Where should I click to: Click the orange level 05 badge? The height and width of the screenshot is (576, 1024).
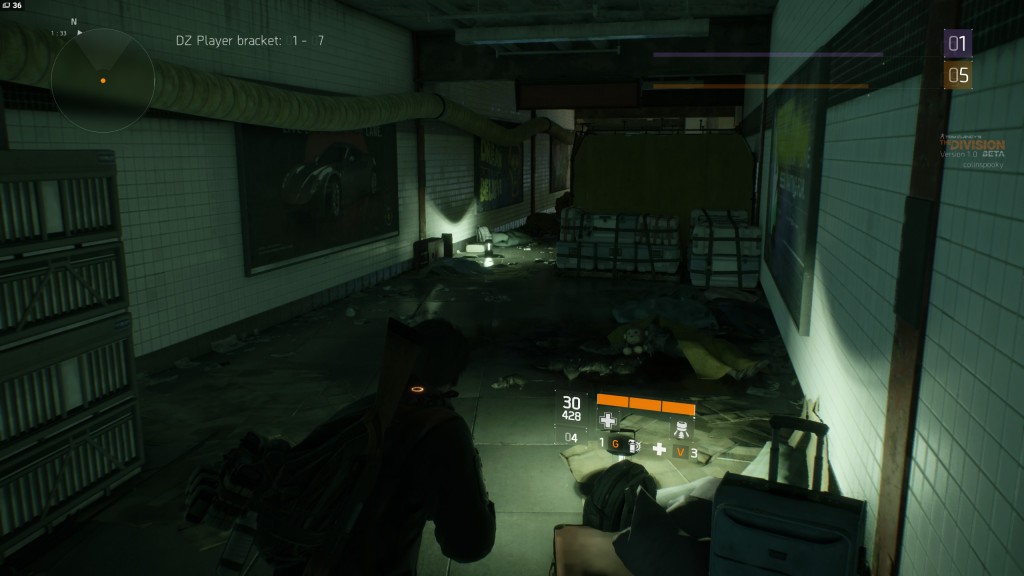pyautogui.click(x=958, y=75)
